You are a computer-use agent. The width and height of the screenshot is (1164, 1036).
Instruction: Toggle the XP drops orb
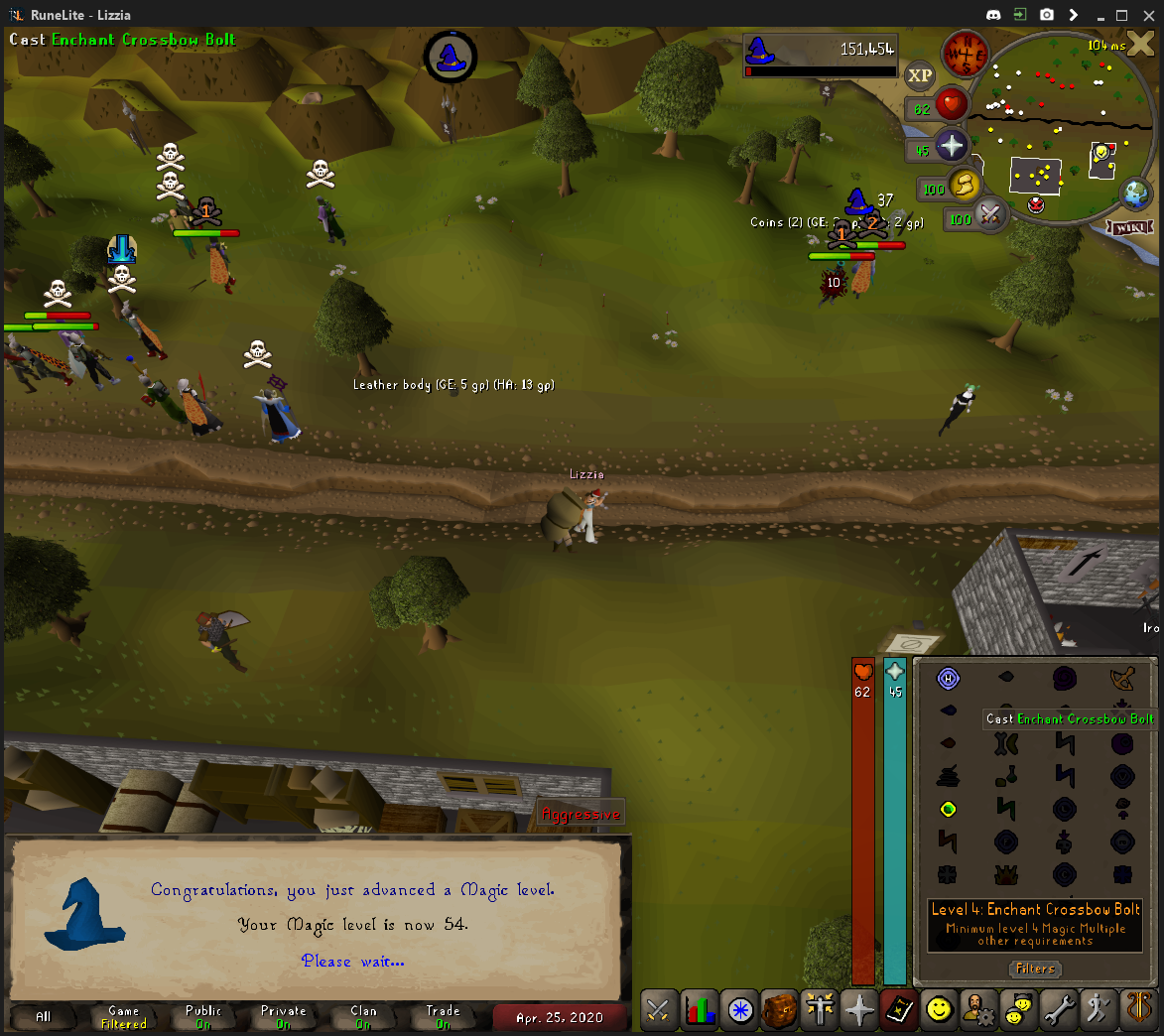(920, 75)
